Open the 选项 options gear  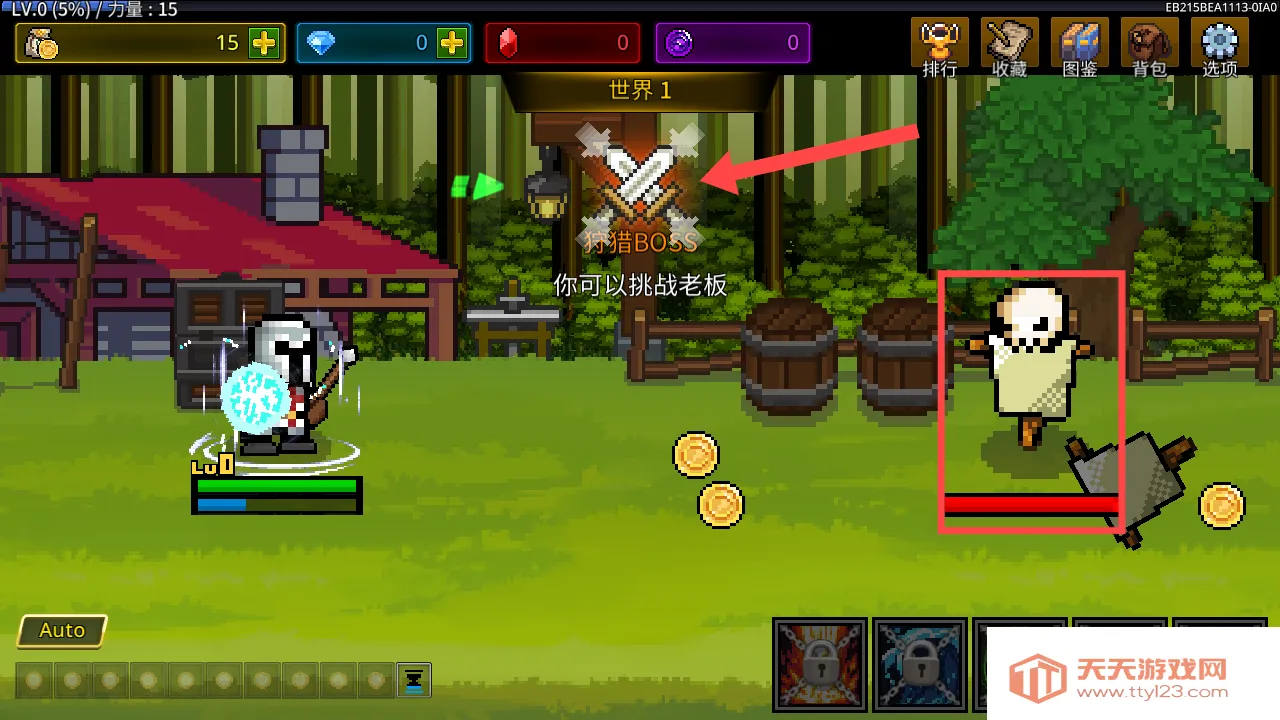point(1220,47)
